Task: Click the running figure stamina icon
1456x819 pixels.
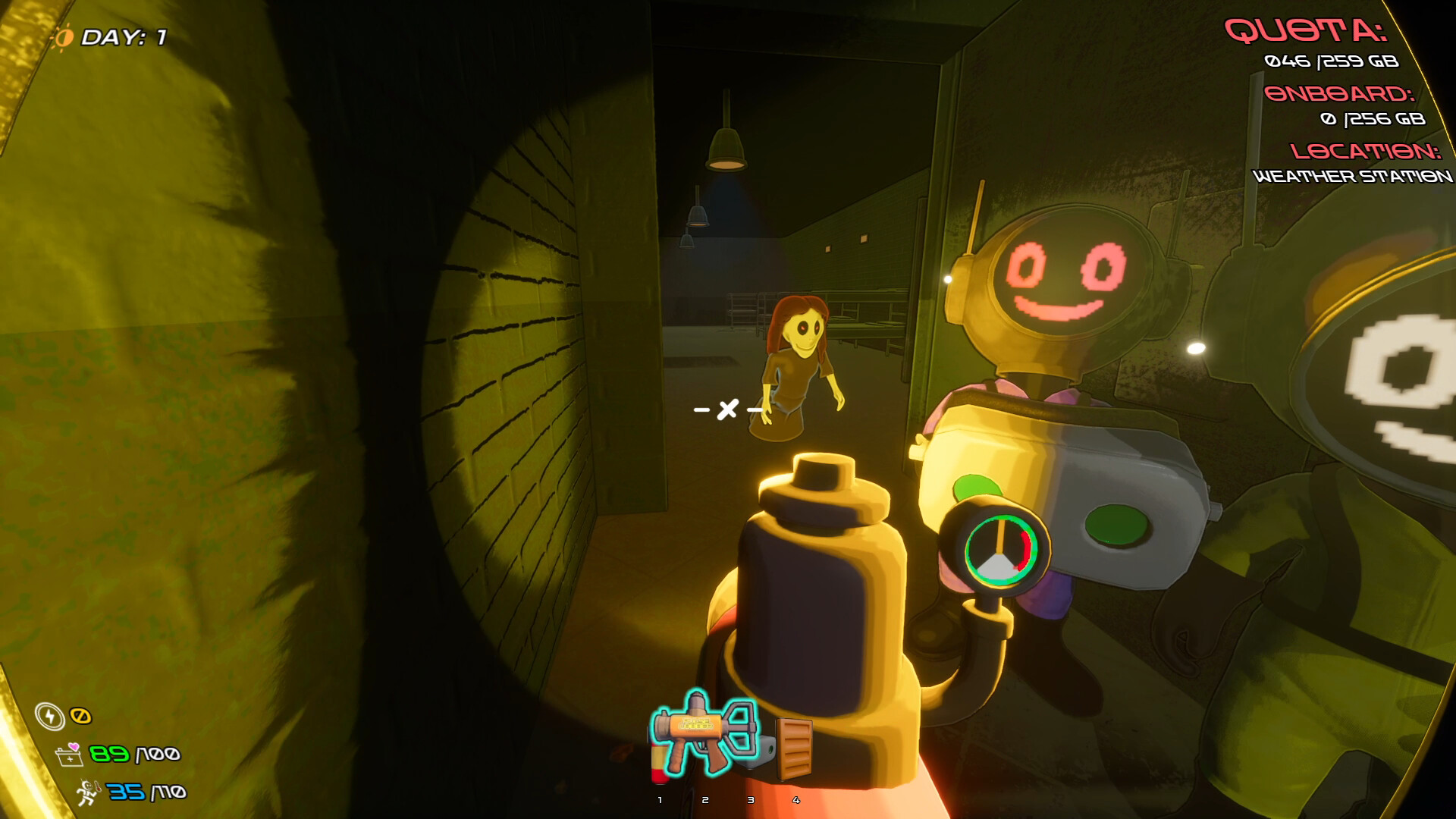Action: tap(86, 793)
